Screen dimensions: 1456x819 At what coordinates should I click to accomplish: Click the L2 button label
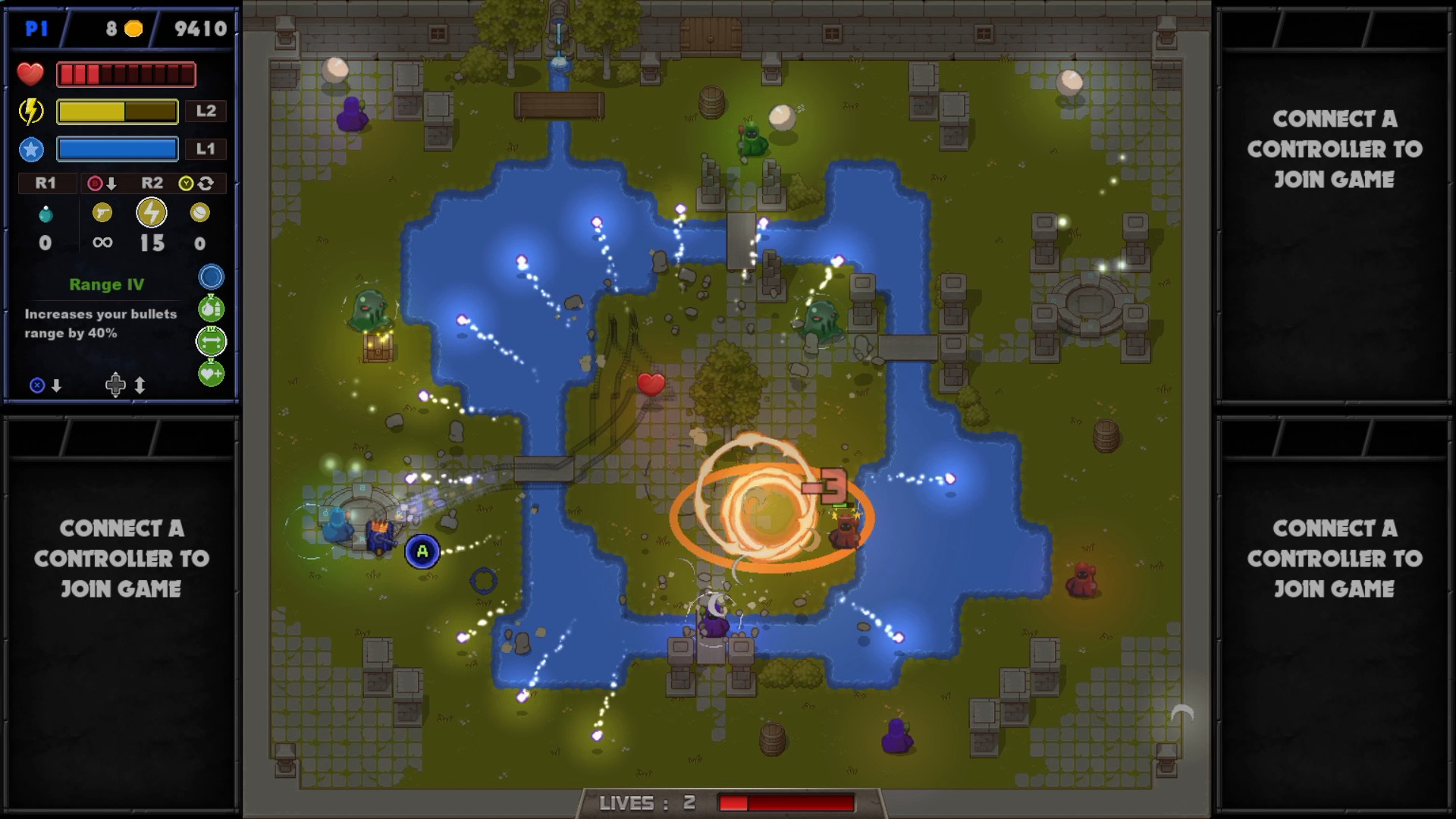[x=206, y=111]
